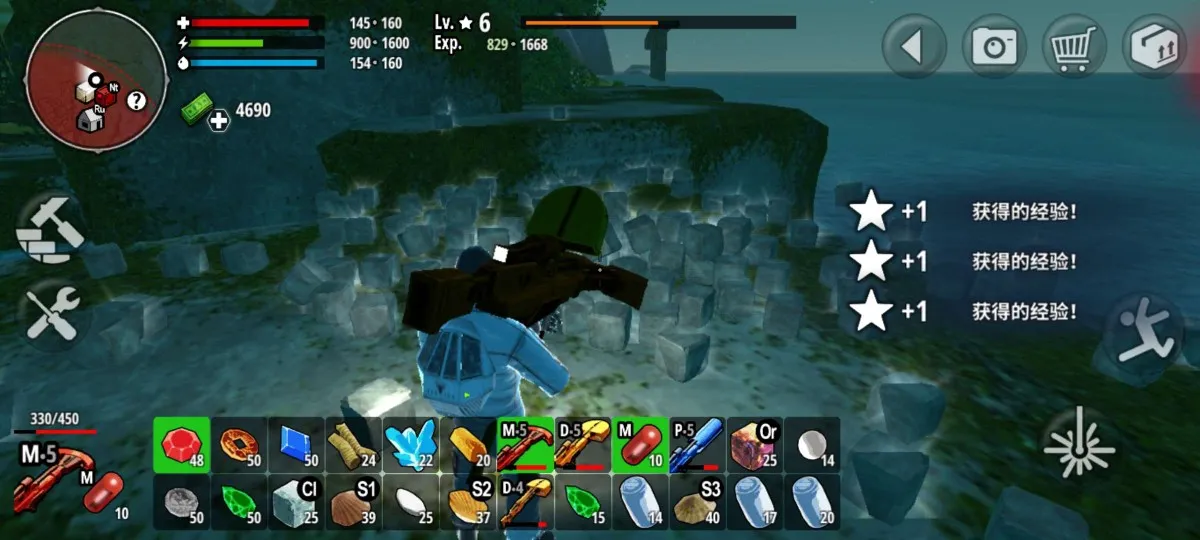This screenshot has height=540, width=1200.
Task: Select the P-5 blue tool slot
Action: pos(696,444)
